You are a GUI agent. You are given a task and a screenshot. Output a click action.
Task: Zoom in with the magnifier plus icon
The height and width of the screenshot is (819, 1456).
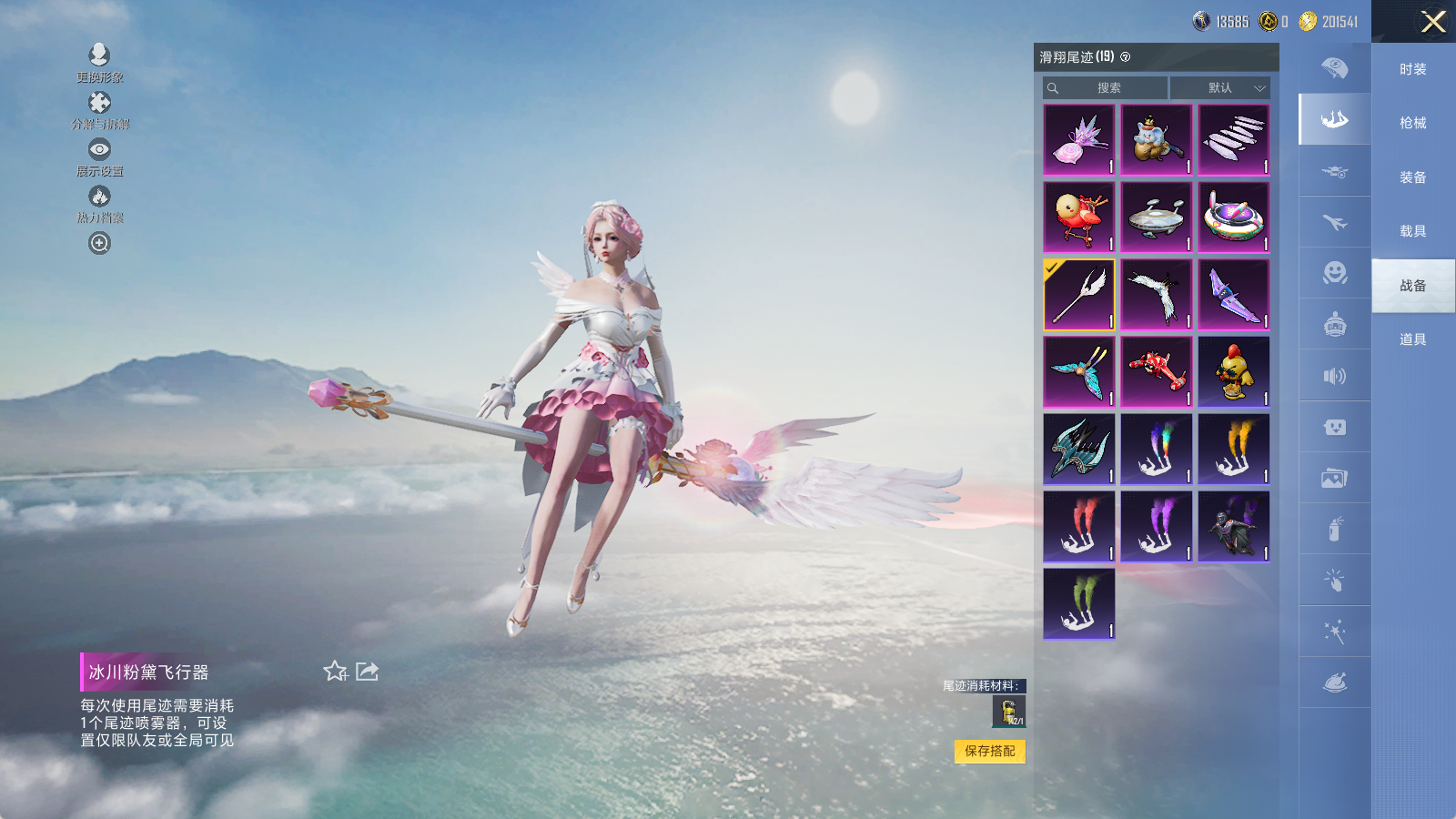99,243
